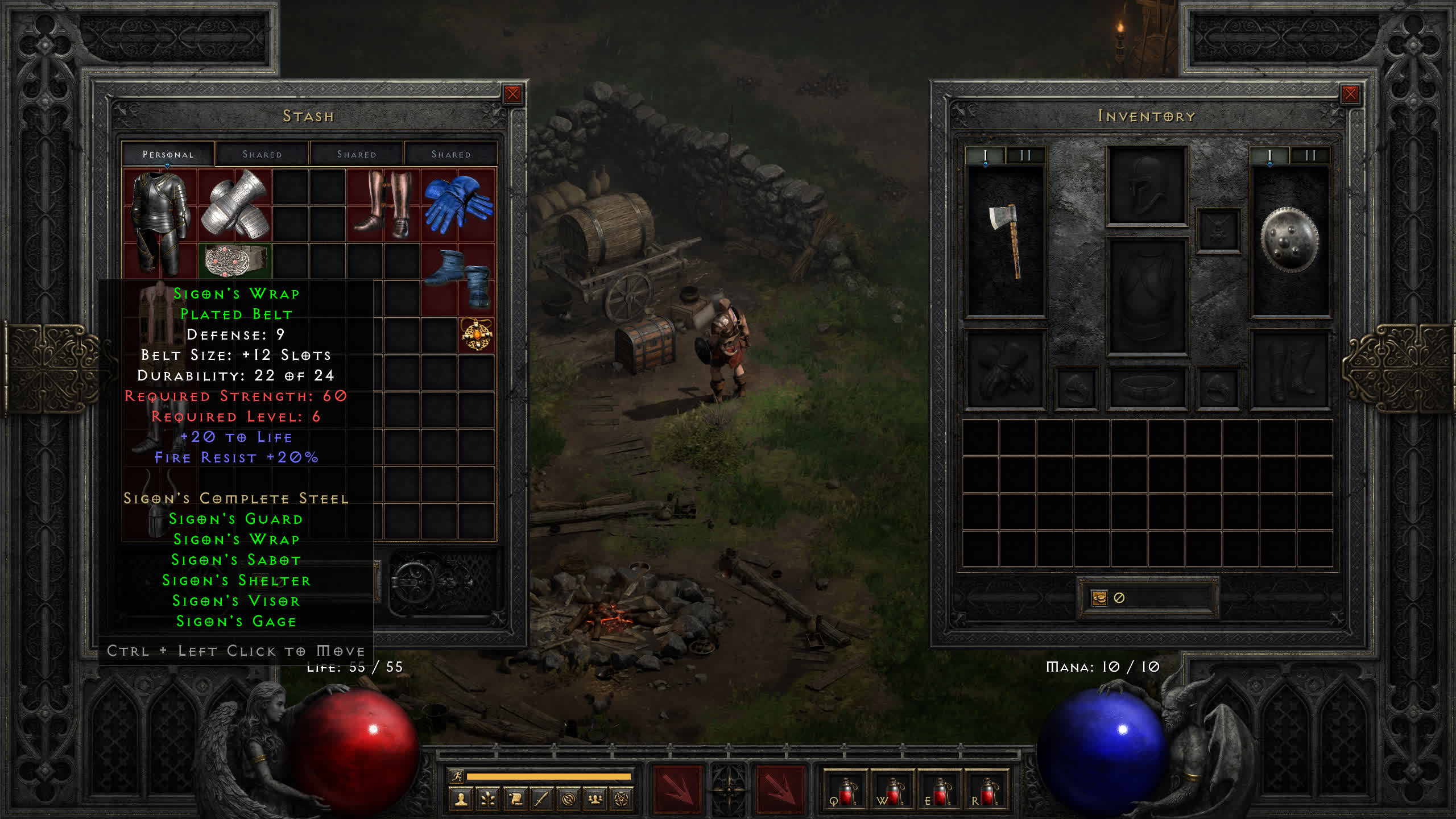The image size is (1456, 819).
Task: Grab the brown leather boots from stash
Action: pyautogui.click(x=383, y=205)
